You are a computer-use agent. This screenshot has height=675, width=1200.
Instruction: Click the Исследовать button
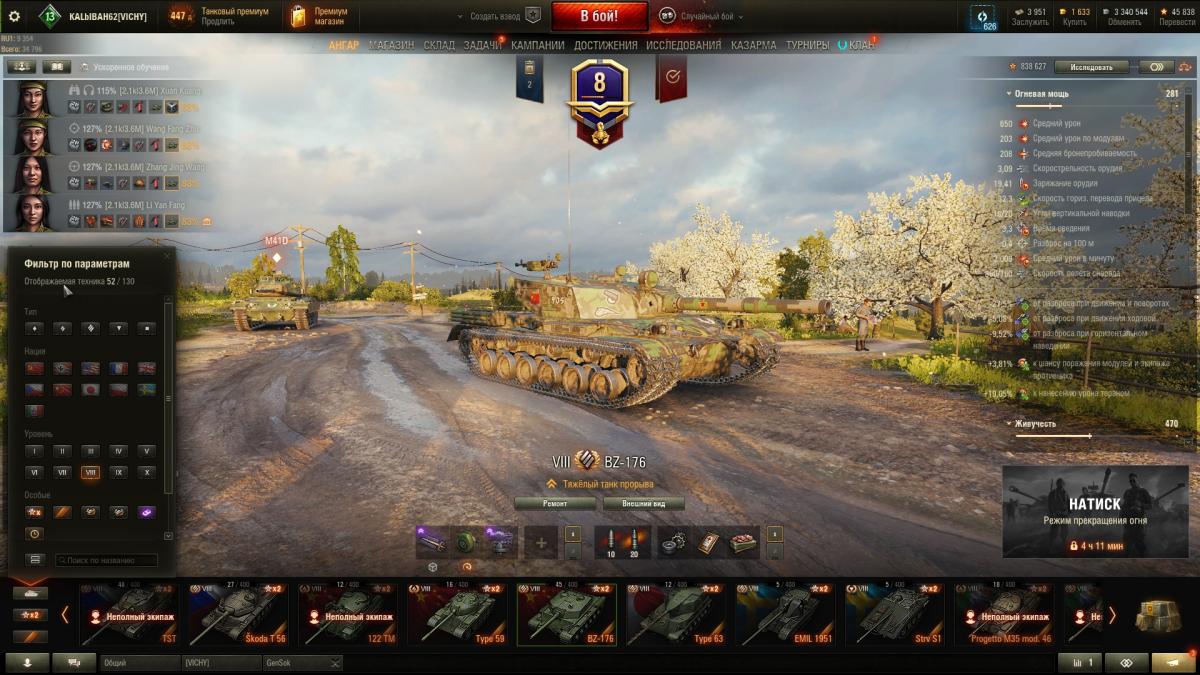[1090, 67]
